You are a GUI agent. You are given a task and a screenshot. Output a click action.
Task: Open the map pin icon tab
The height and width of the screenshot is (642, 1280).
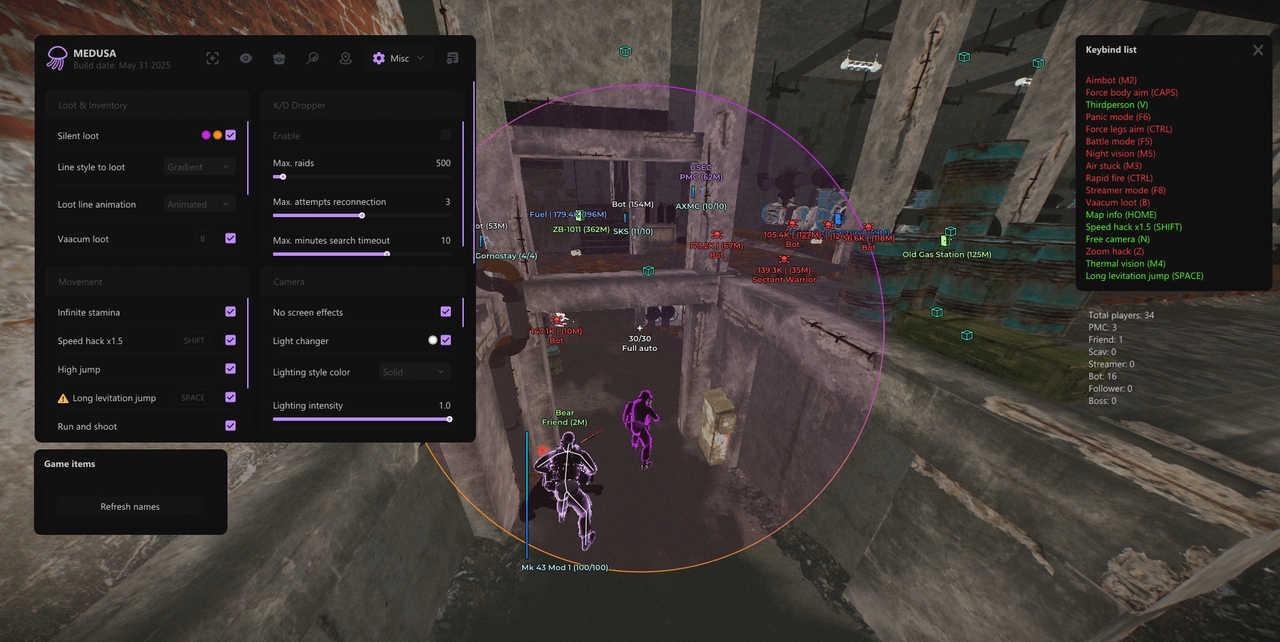345,58
